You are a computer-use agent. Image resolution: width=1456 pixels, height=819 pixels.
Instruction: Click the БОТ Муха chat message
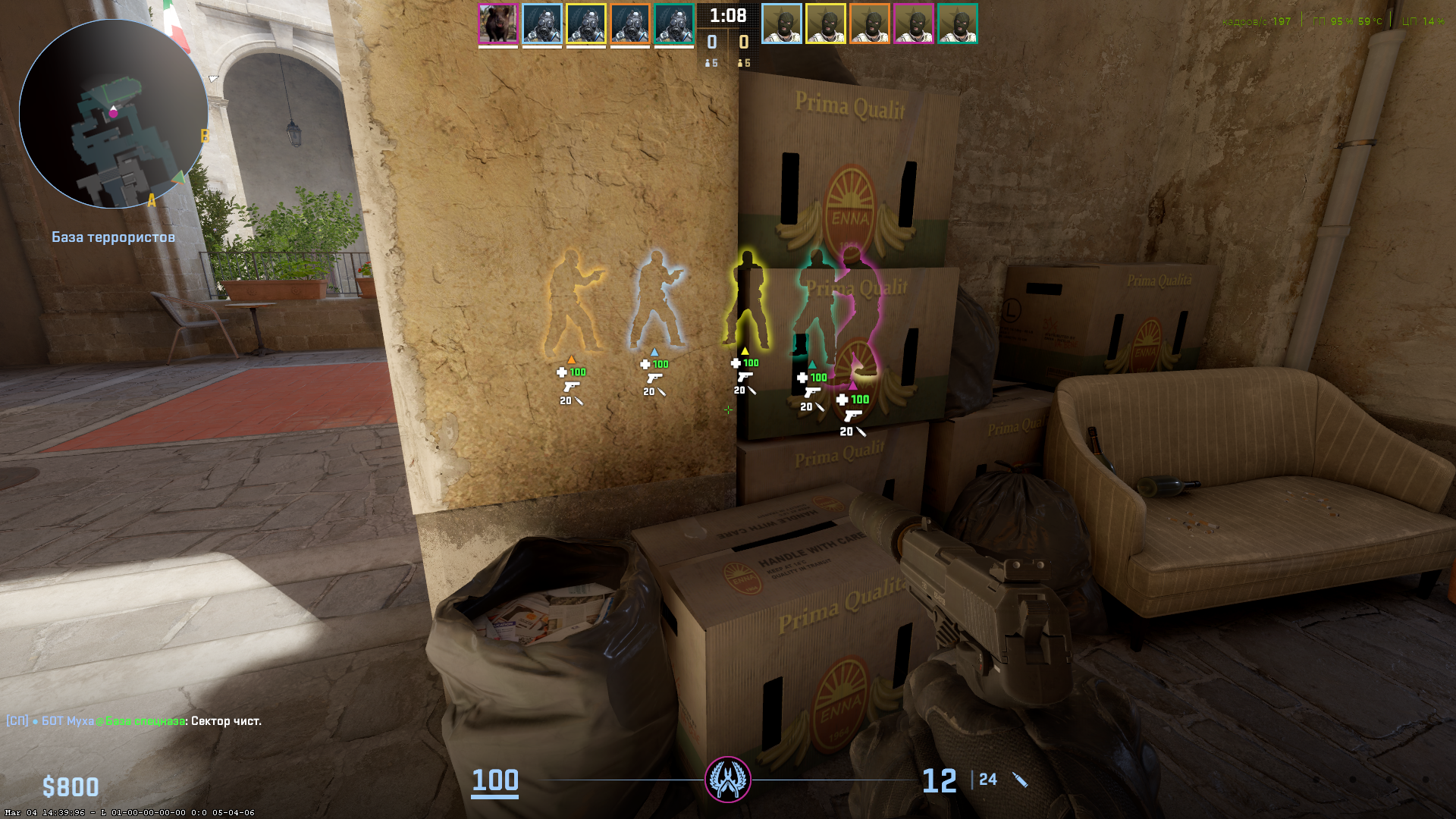134,721
